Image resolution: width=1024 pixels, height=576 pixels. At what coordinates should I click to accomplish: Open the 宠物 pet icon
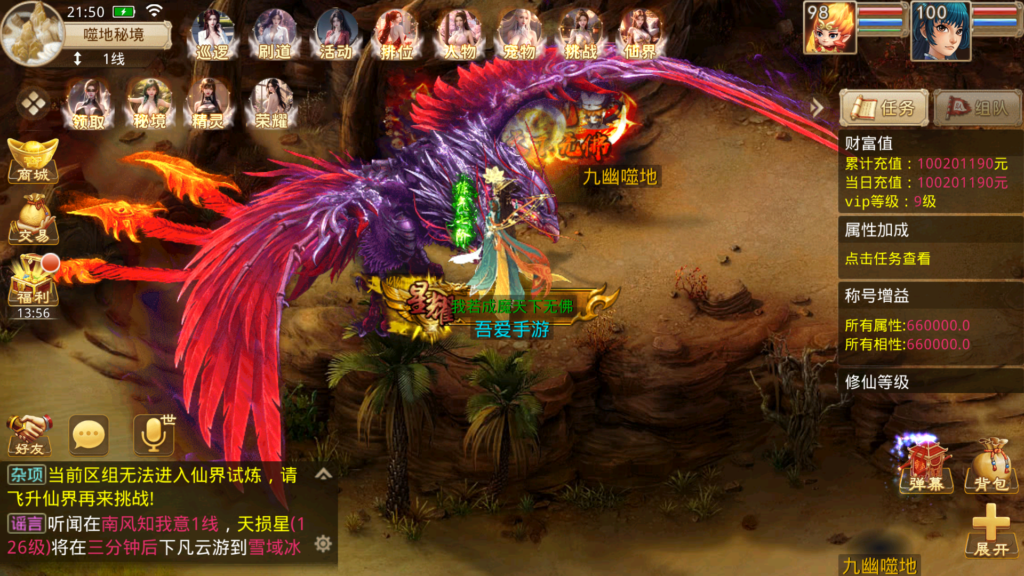point(520,33)
